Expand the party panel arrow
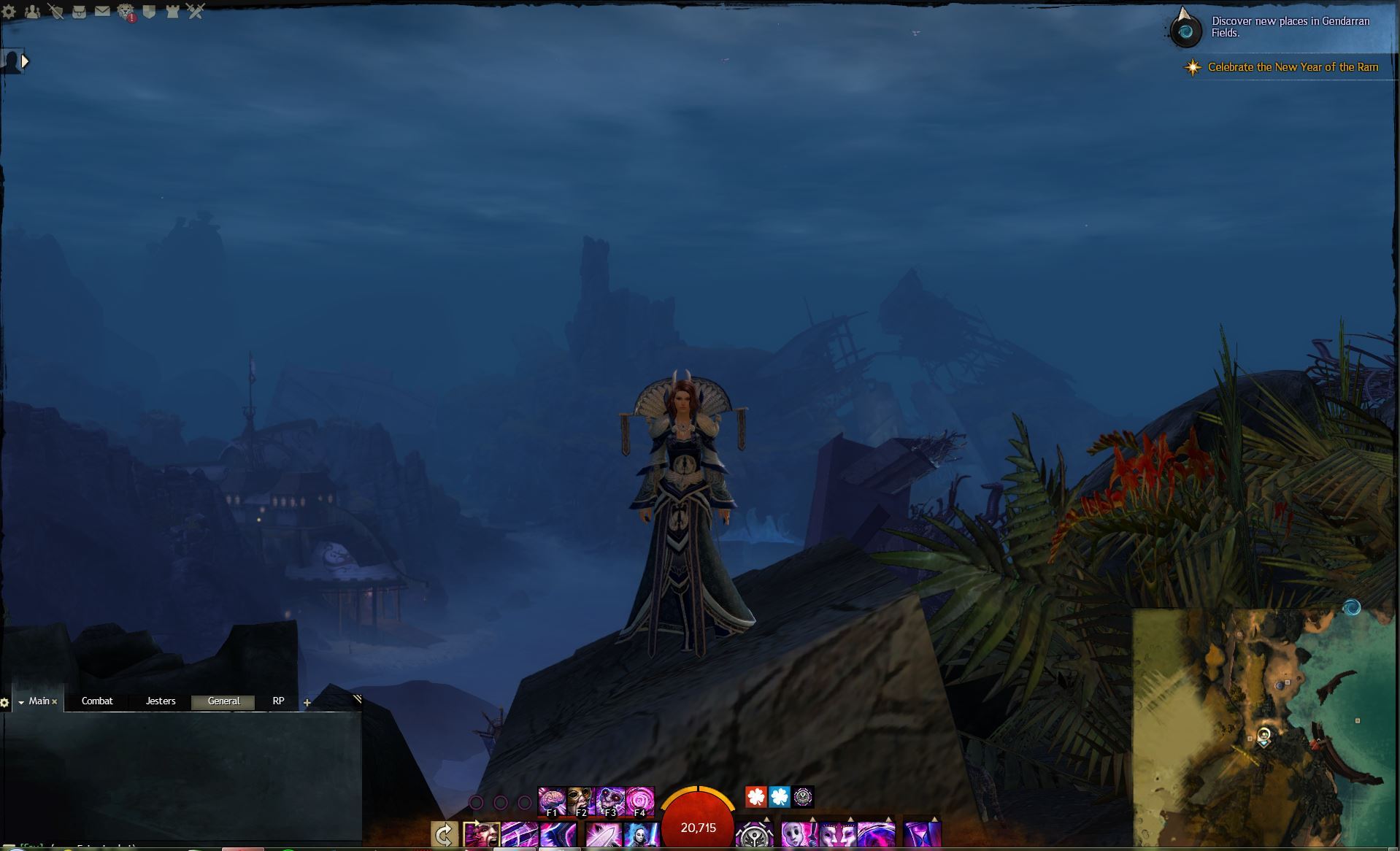 25,62
